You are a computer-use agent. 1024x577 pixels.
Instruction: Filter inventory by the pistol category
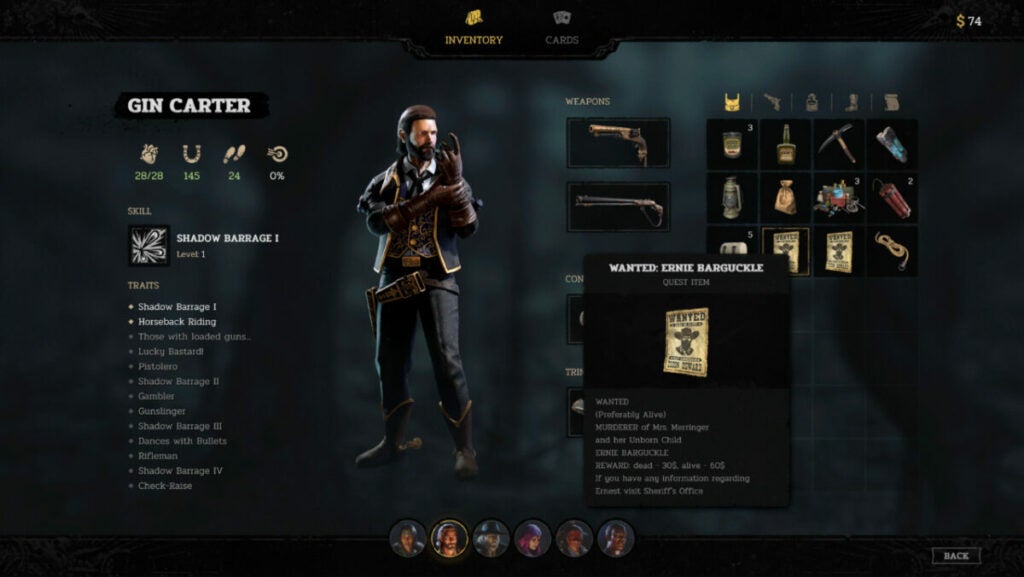click(x=772, y=102)
